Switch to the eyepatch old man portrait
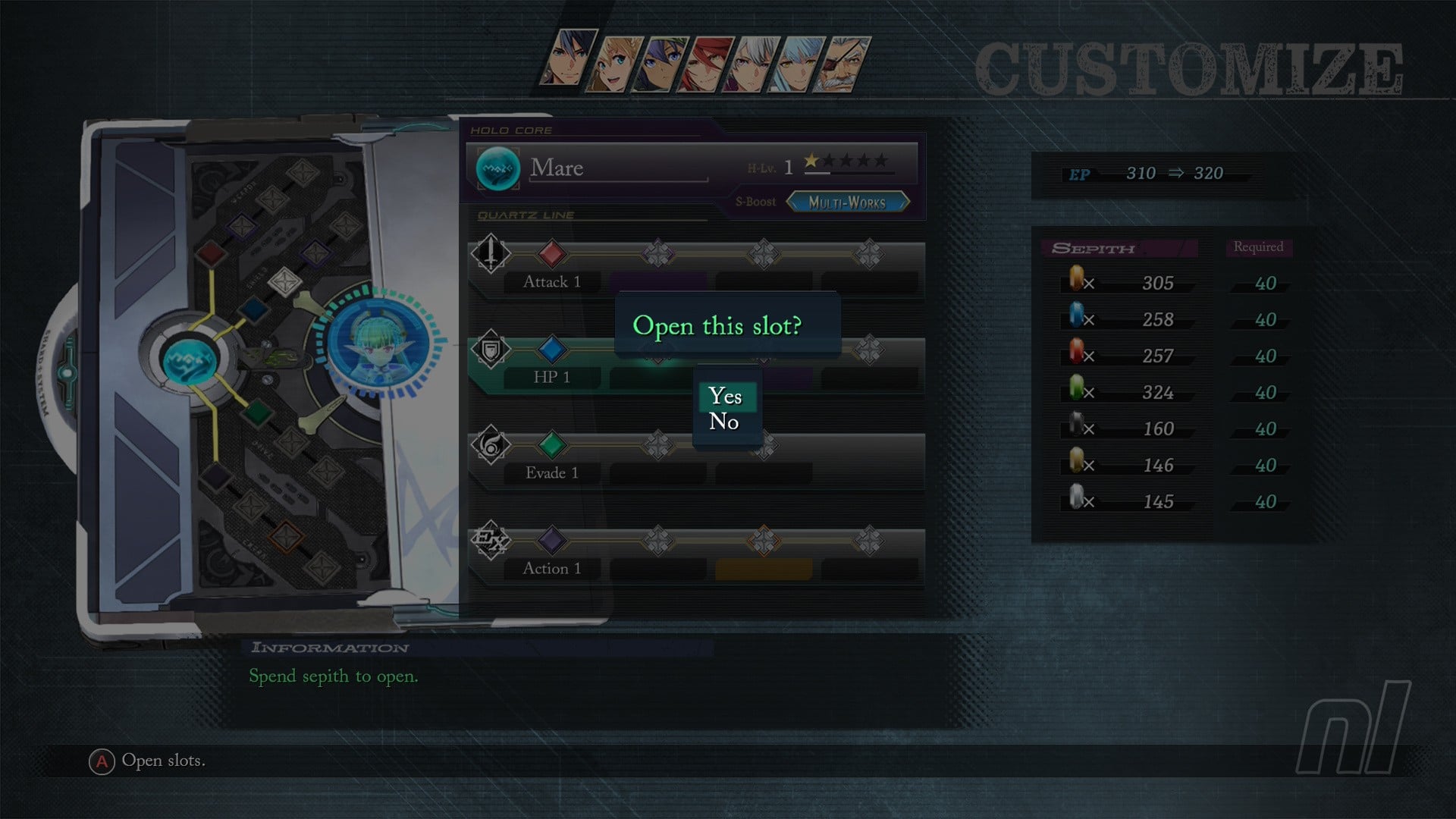 [x=843, y=64]
